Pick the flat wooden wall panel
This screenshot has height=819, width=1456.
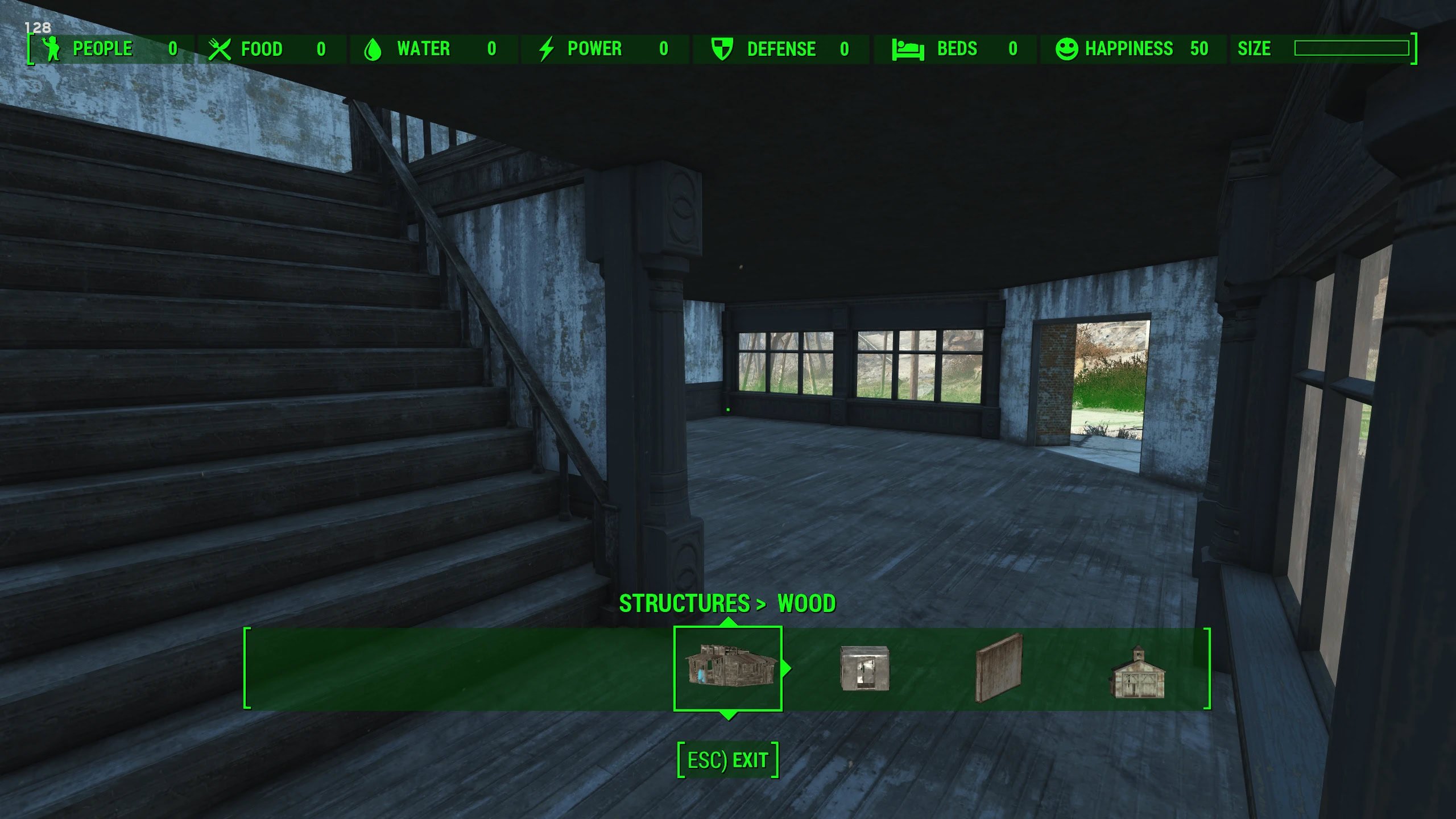coord(999,668)
